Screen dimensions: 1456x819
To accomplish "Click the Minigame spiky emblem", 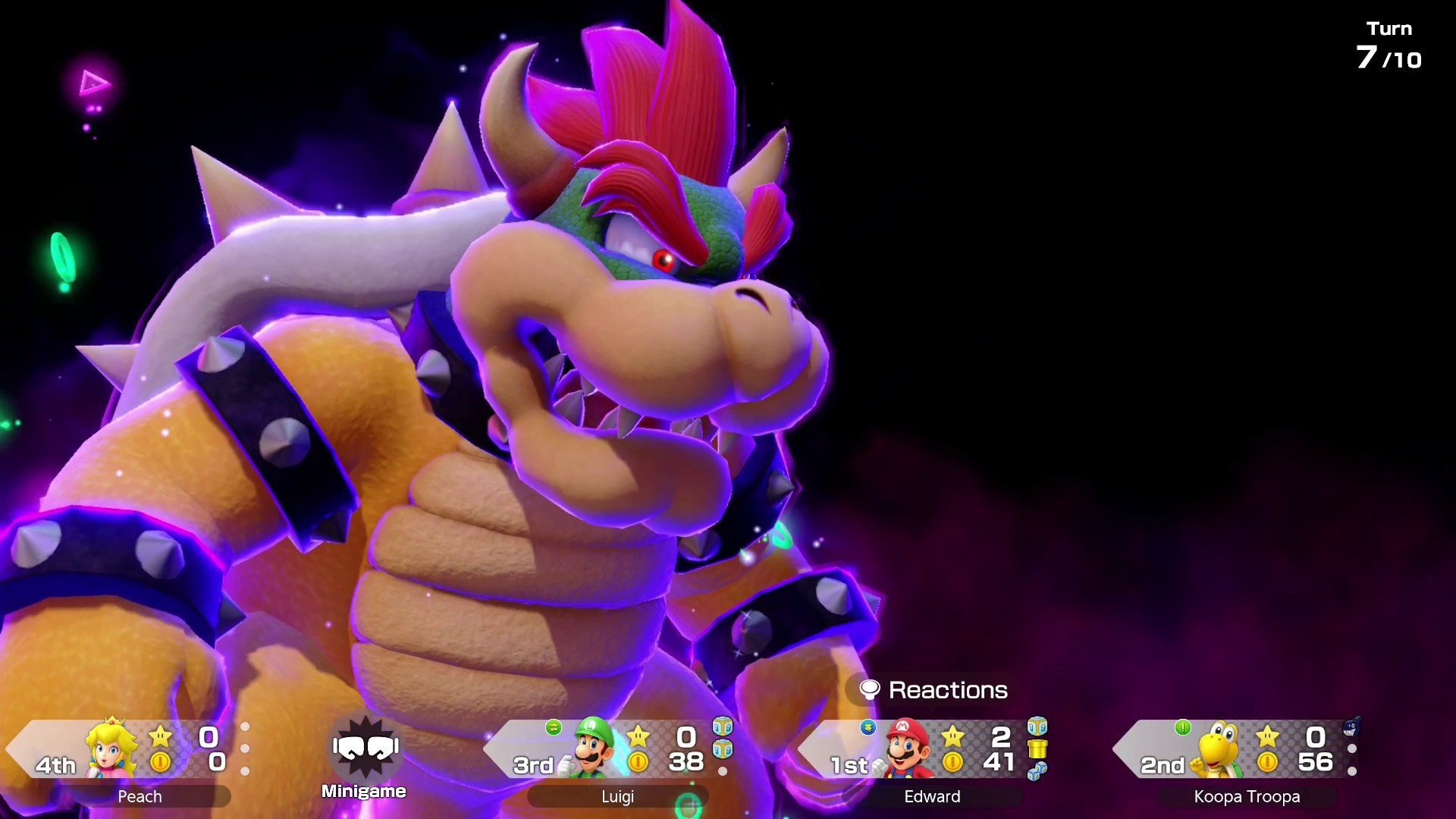I will (x=366, y=748).
